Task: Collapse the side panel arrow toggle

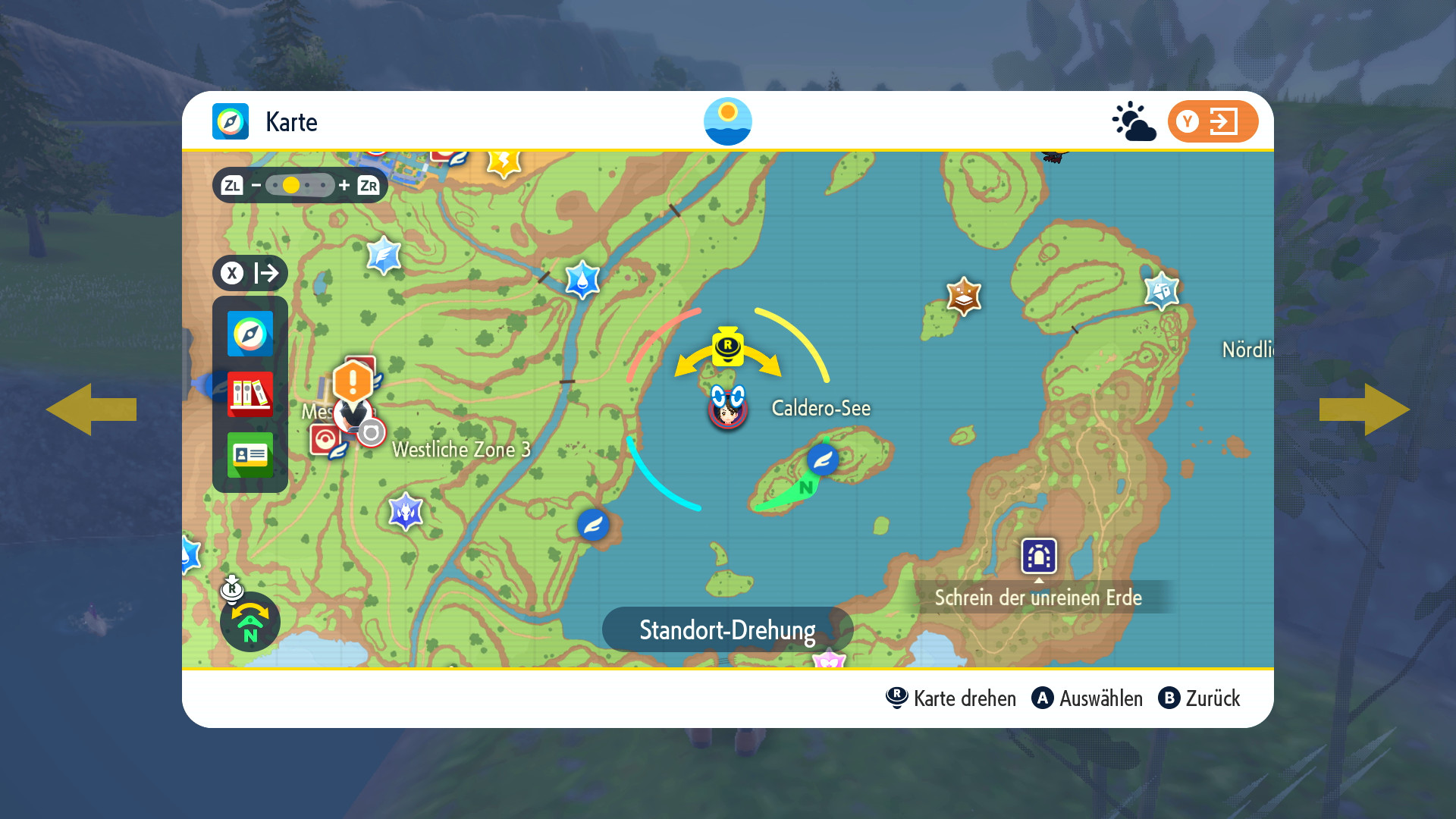Action: click(x=250, y=273)
